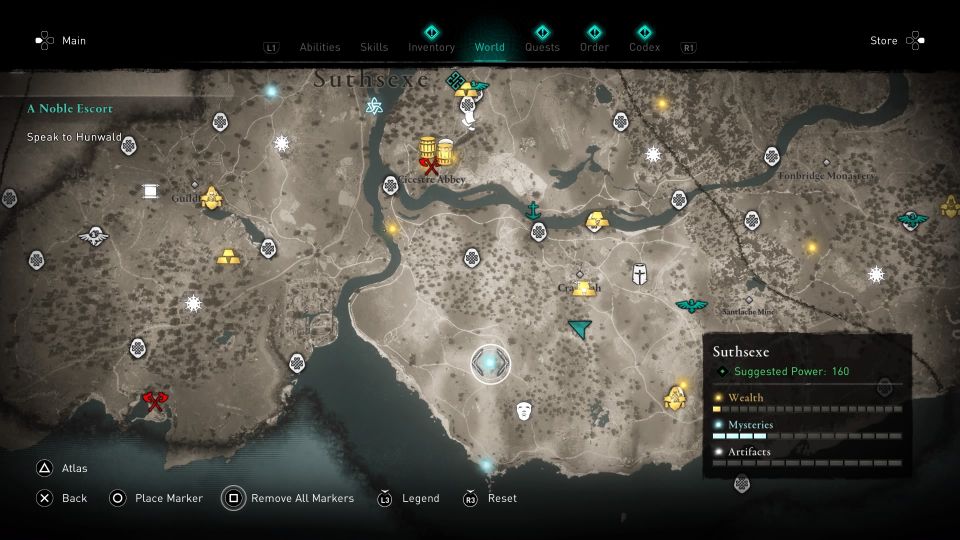
Task: Select the teal player arrow marker
Action: pos(579,328)
